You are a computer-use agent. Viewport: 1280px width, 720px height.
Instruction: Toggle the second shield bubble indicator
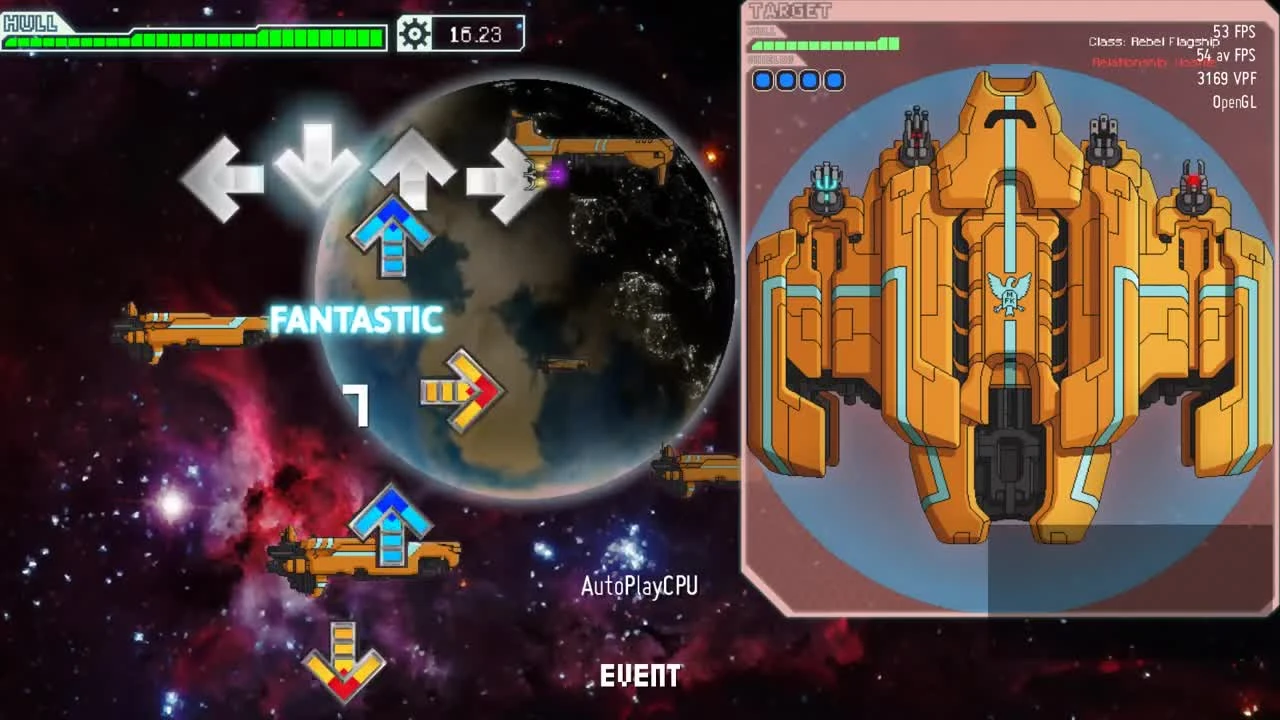point(787,80)
